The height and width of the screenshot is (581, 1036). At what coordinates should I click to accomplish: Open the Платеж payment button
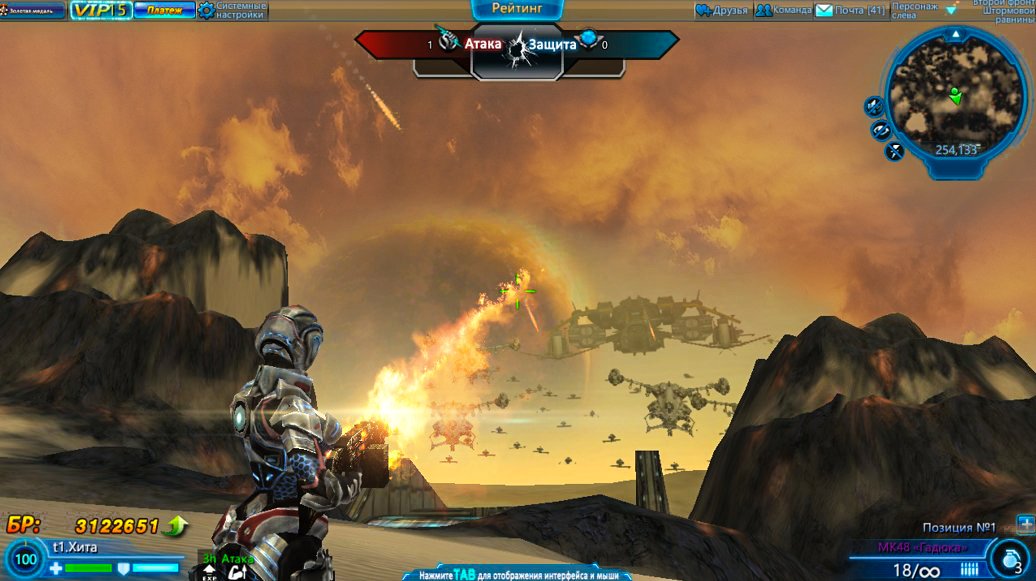(x=164, y=10)
